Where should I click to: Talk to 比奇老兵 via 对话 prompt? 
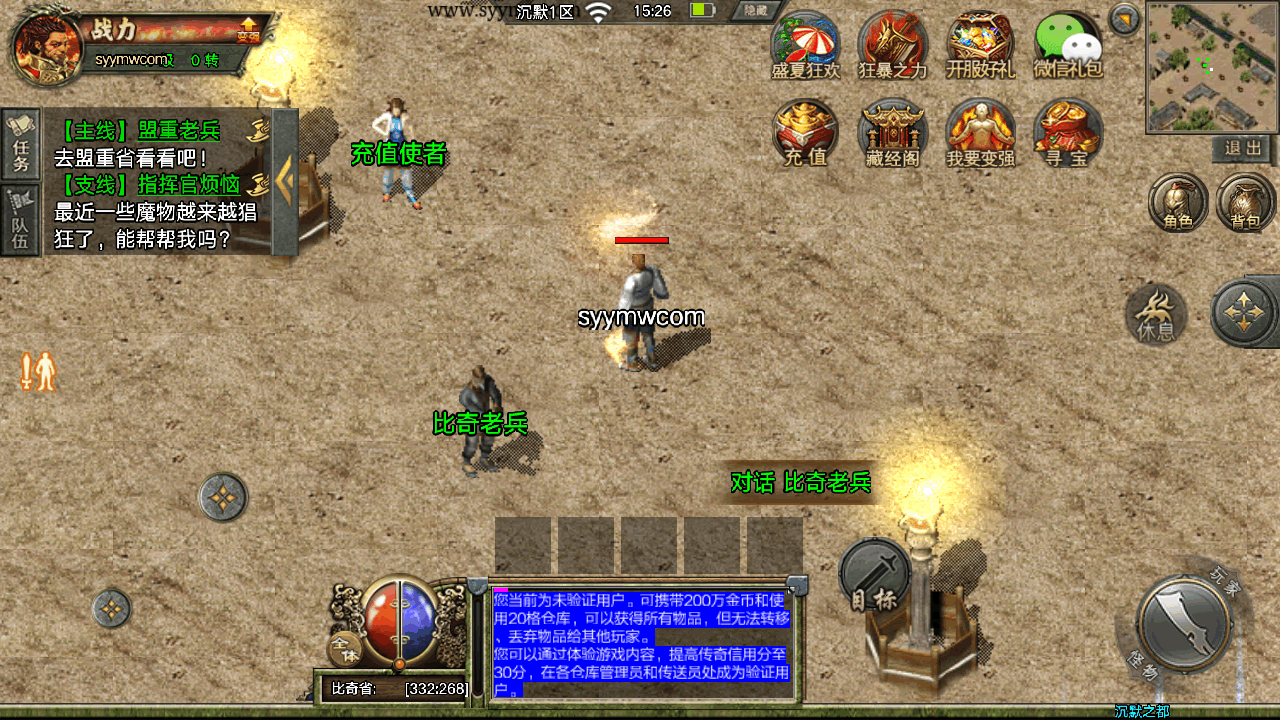(801, 483)
